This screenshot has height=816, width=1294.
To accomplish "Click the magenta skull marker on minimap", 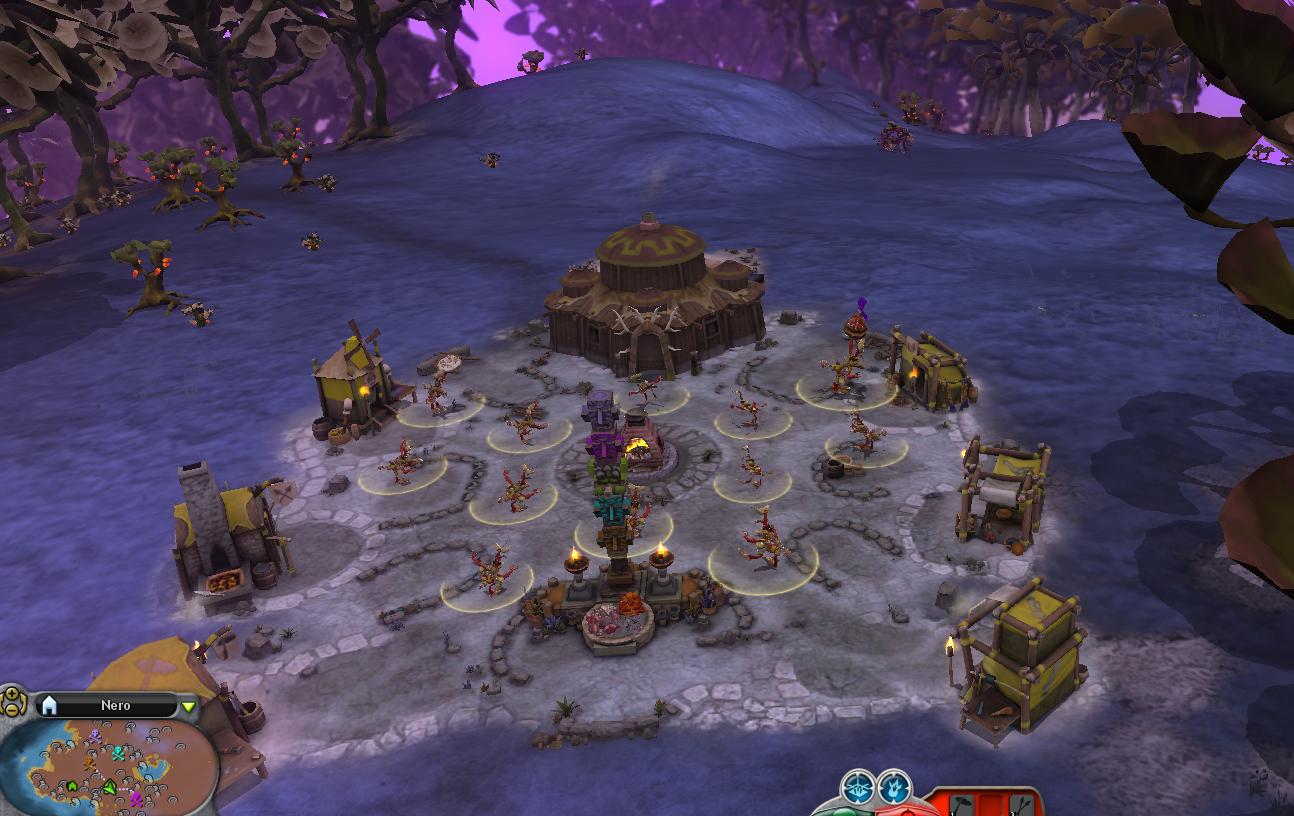I will (x=136, y=798).
